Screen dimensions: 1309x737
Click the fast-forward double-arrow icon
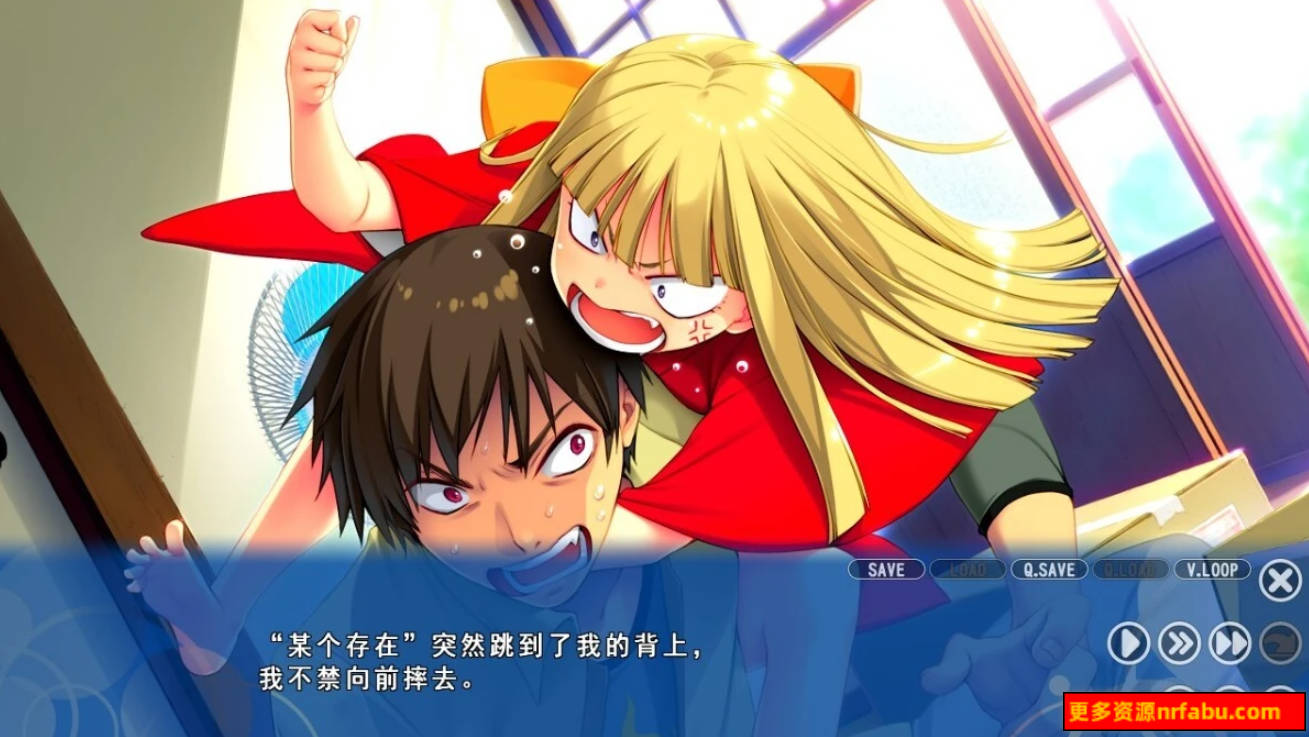click(x=1229, y=642)
